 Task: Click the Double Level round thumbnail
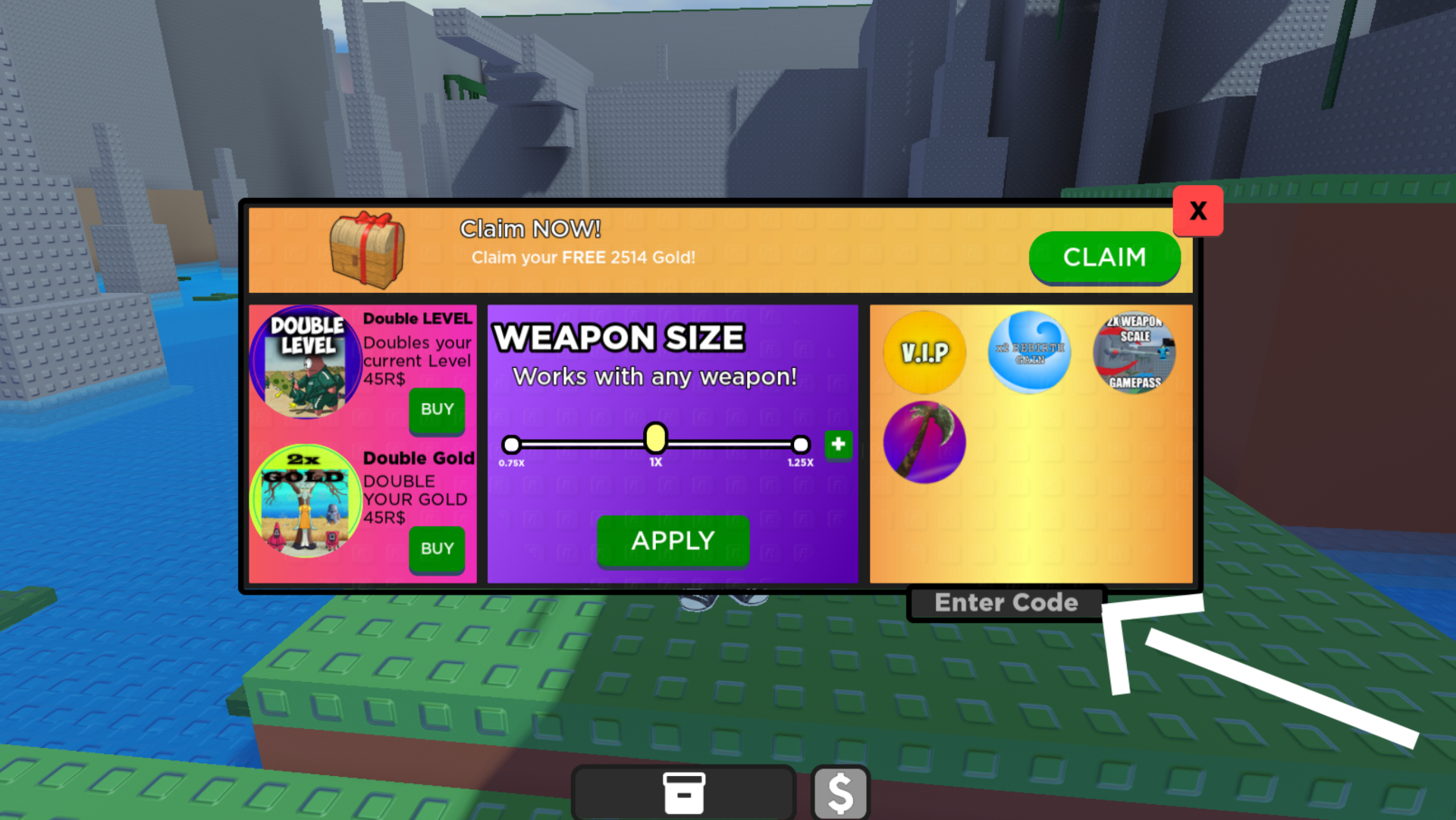pyautogui.click(x=306, y=363)
